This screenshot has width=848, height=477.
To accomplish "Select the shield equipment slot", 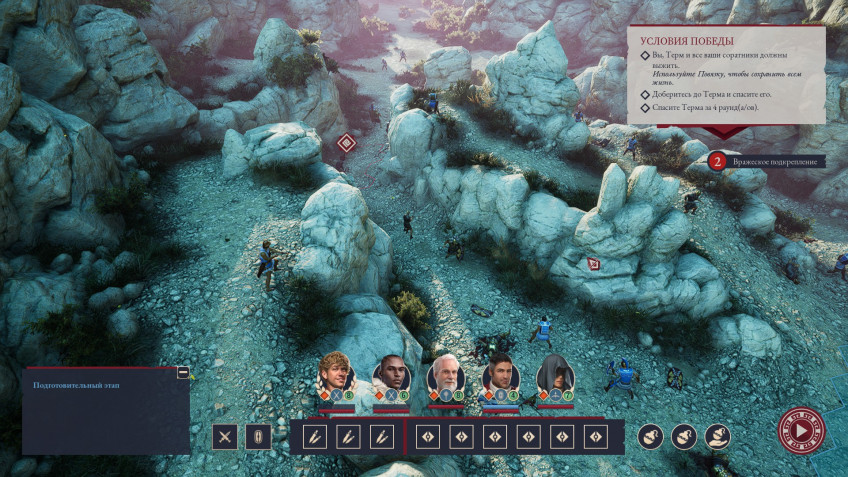I will (x=258, y=437).
